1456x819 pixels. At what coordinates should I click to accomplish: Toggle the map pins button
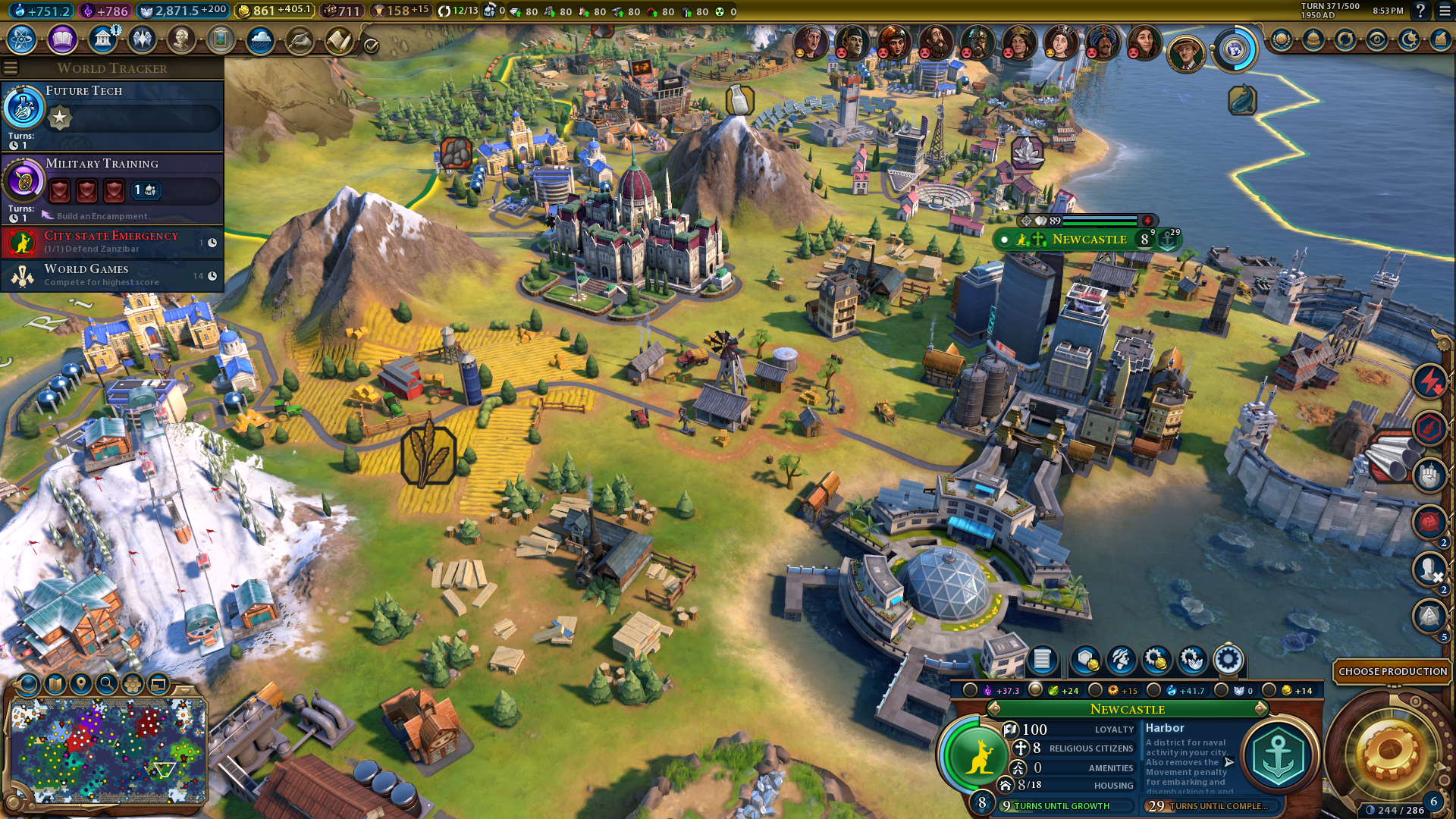[x=81, y=684]
